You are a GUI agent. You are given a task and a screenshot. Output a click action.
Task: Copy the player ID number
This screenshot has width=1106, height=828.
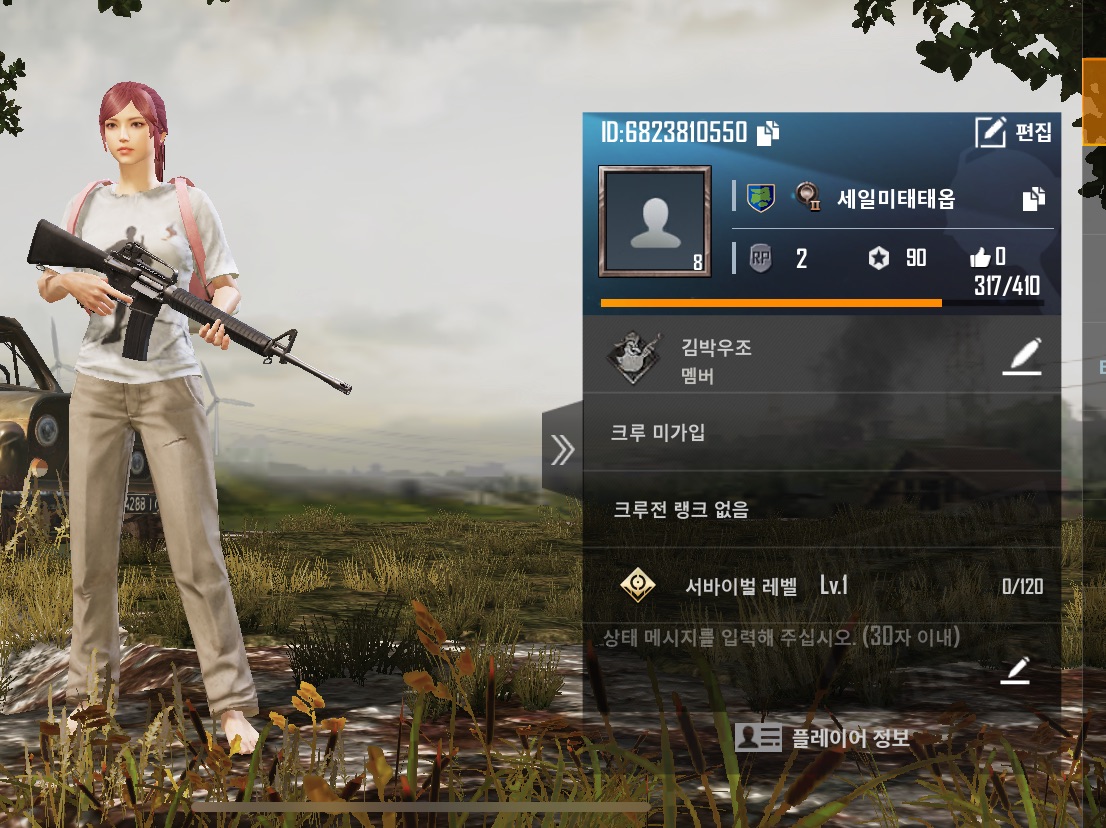tap(768, 133)
